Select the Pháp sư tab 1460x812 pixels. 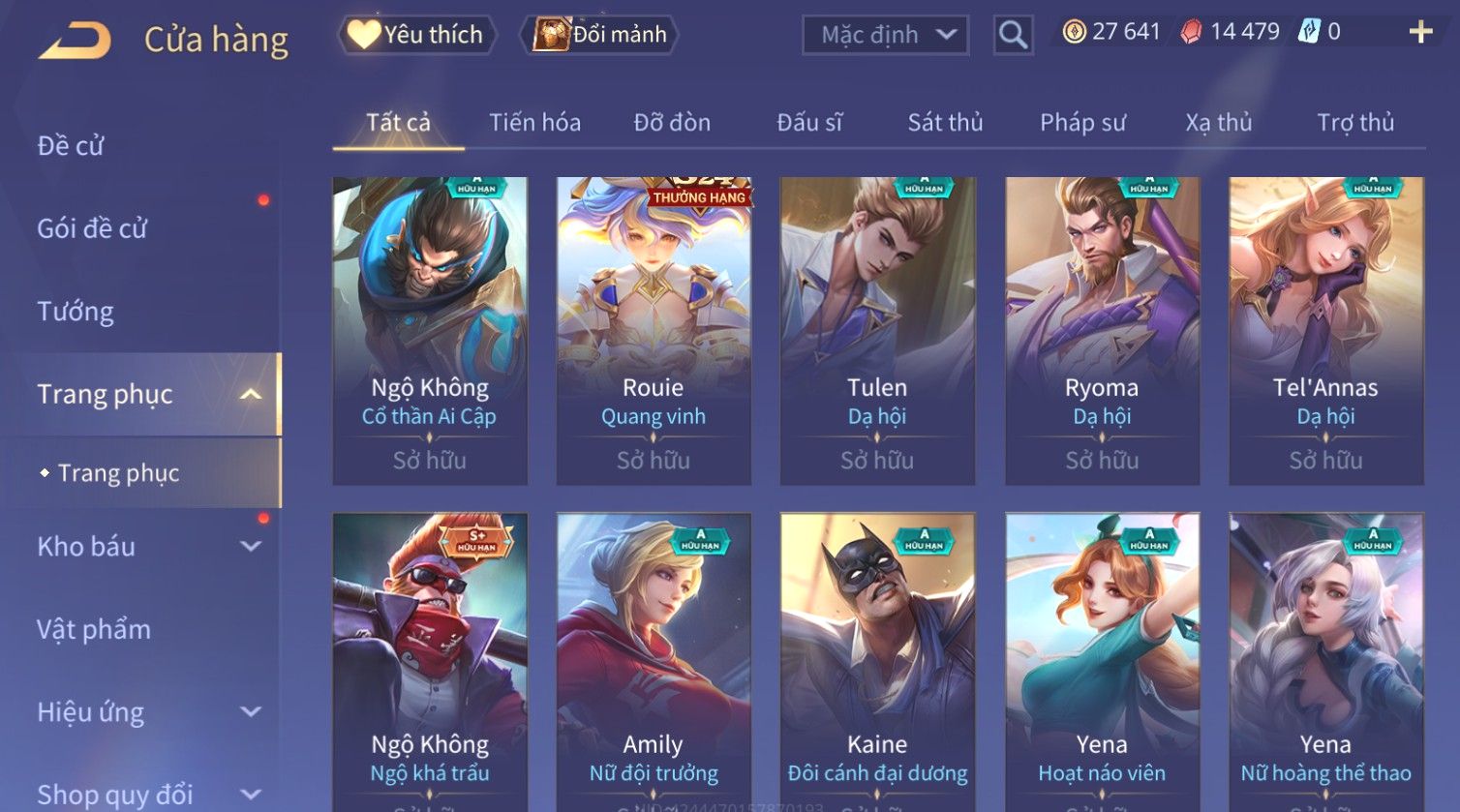(x=1082, y=123)
